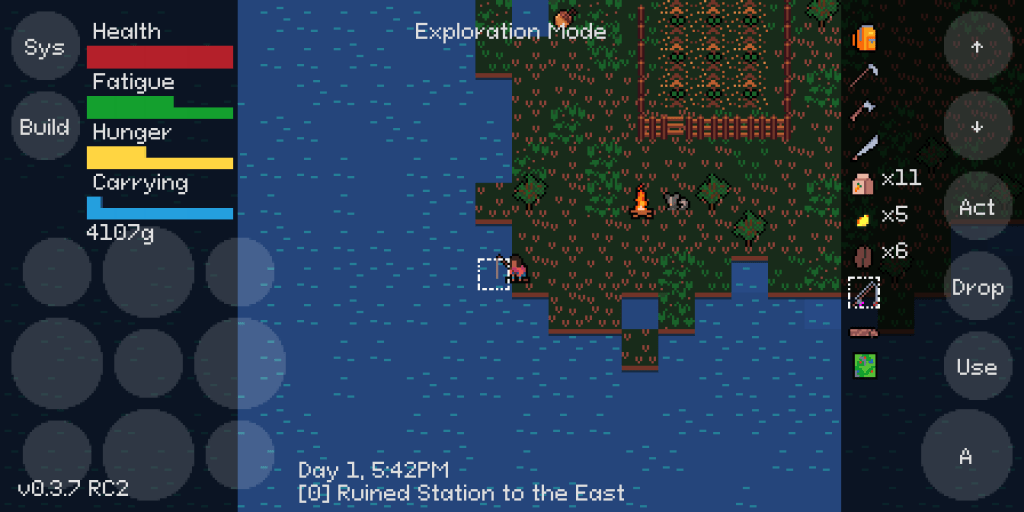Select the brown item stack x6
1024x512 pixels.
pyautogui.click(x=864, y=253)
